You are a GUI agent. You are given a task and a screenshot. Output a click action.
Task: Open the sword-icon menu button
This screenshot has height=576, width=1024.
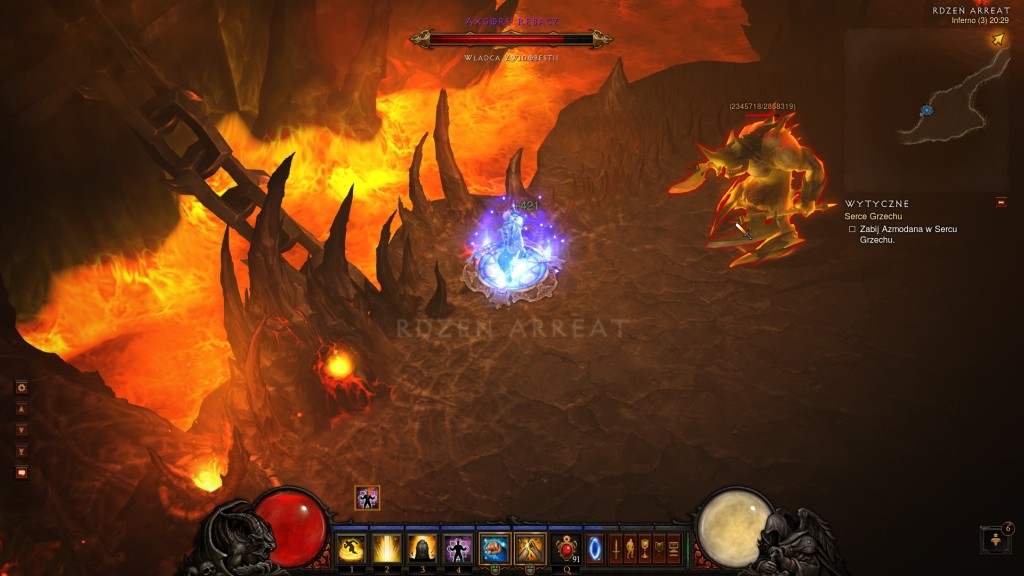(616, 548)
